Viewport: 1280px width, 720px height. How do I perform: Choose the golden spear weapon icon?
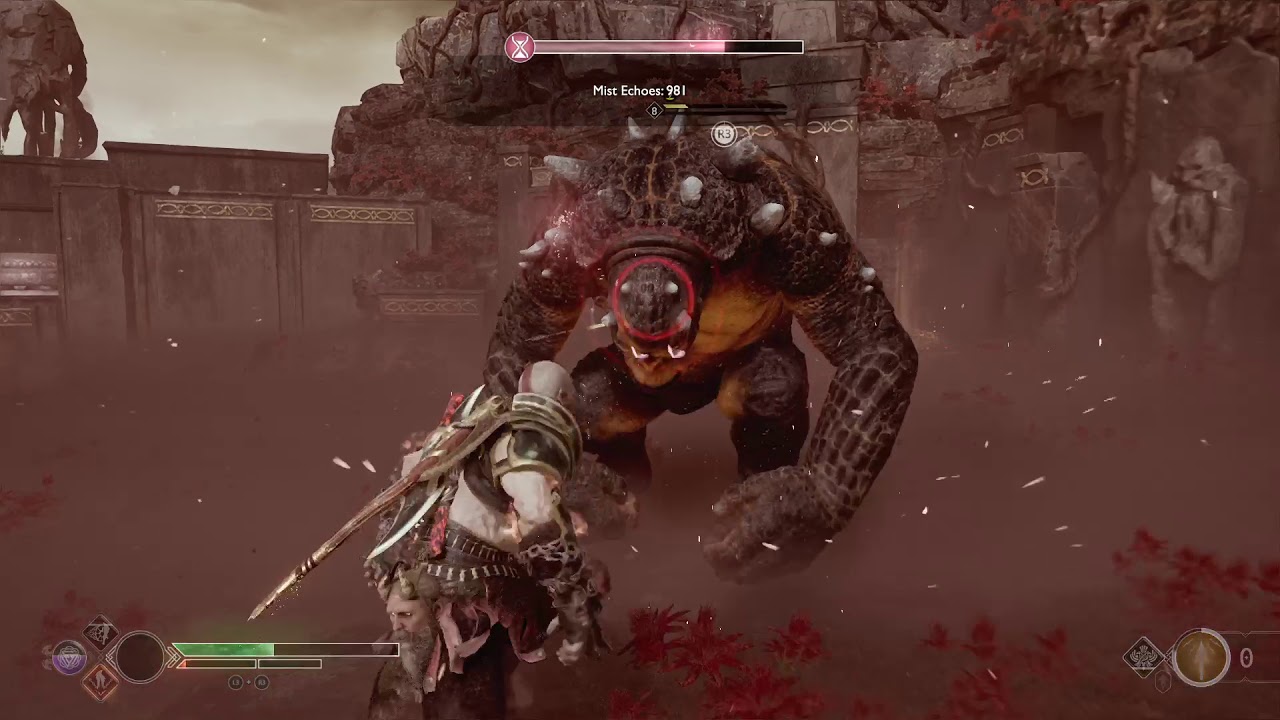click(1201, 657)
